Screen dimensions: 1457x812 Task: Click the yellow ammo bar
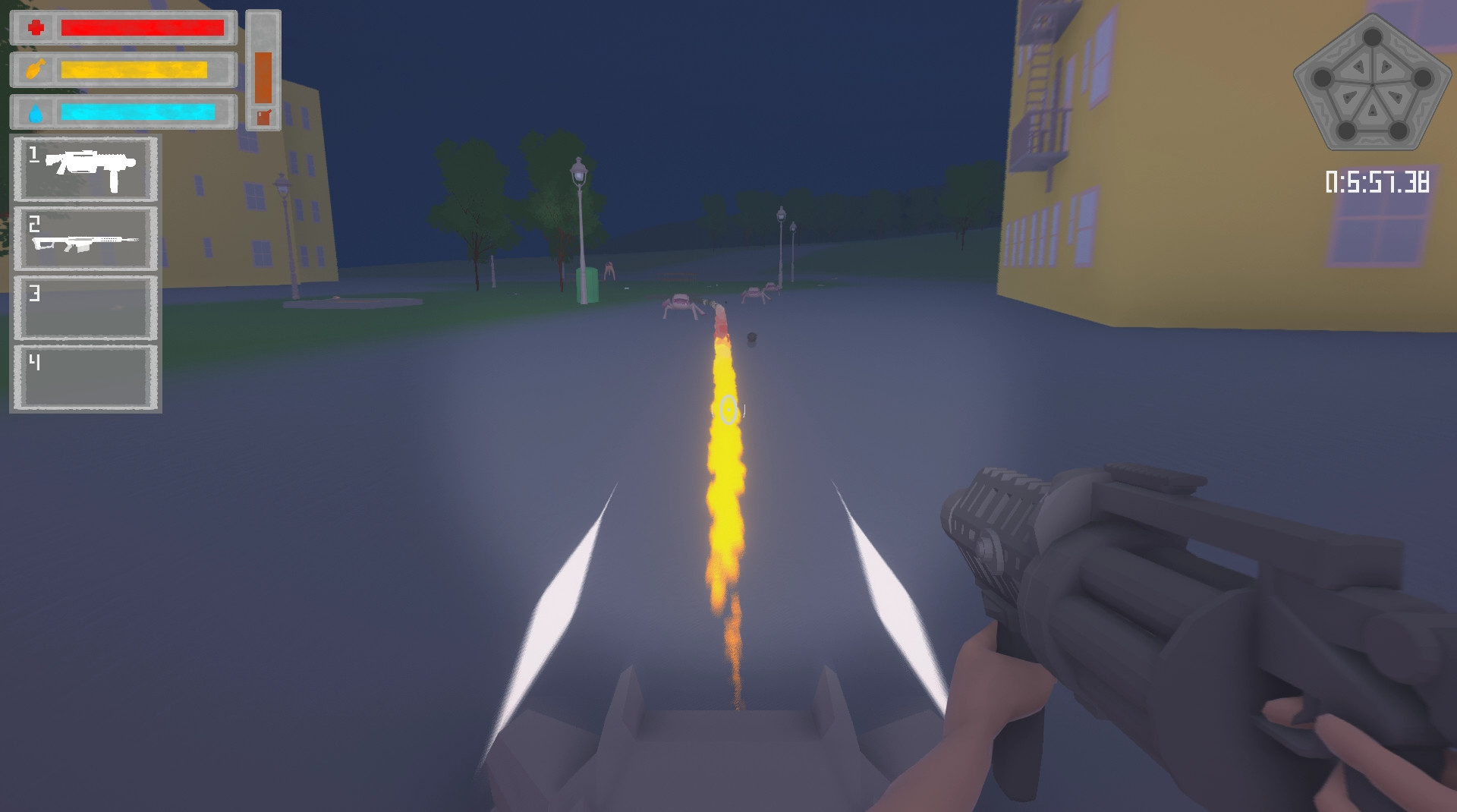pyautogui.click(x=133, y=70)
